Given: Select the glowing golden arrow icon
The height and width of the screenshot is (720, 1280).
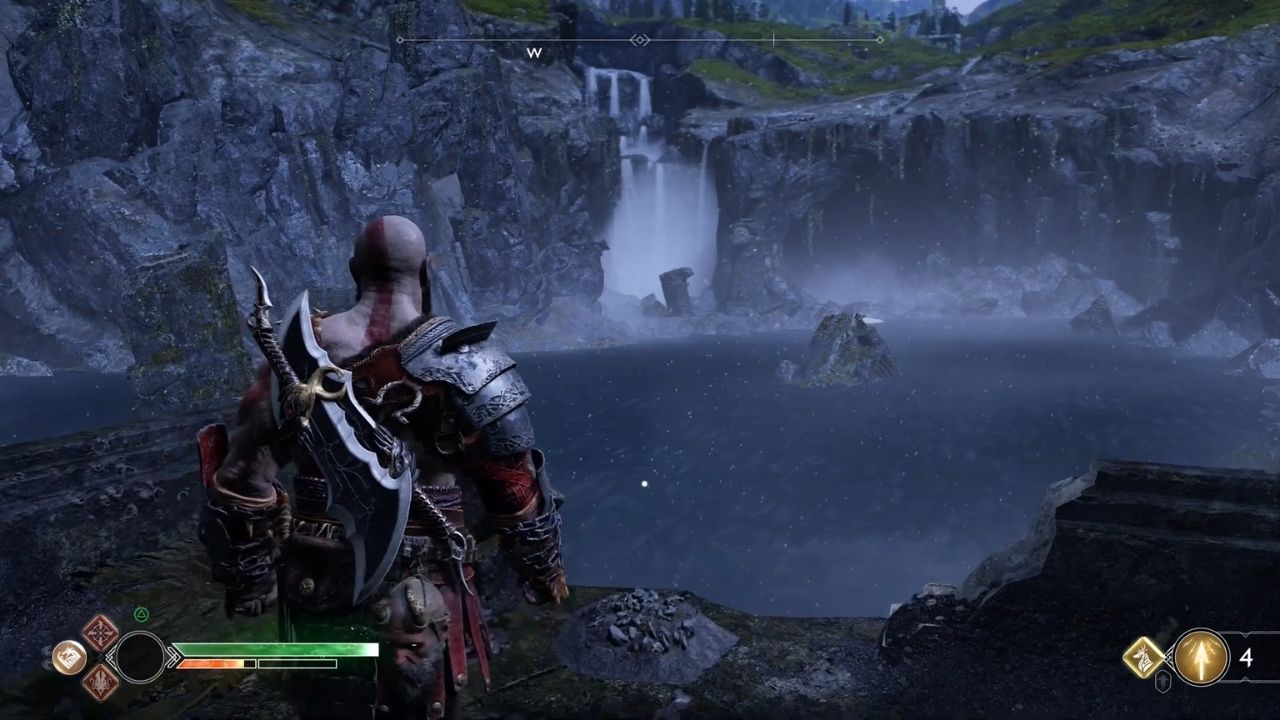Looking at the screenshot, I should [x=1201, y=657].
